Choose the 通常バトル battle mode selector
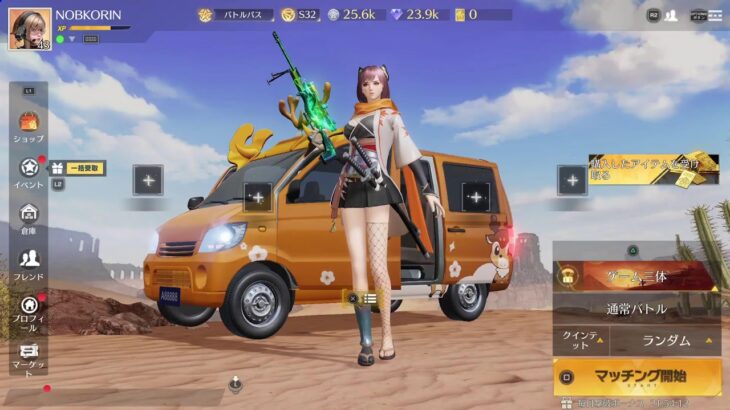 click(636, 308)
